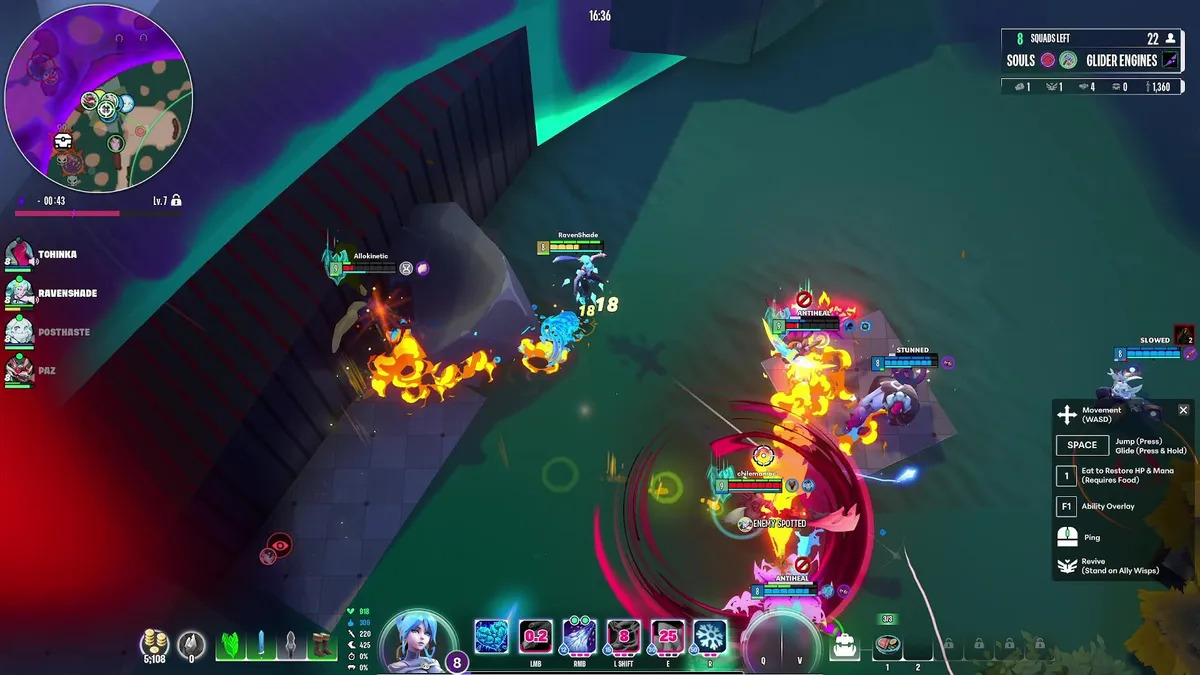Click the blue-haired hero portrait
This screenshot has height=675, width=1200.
pyautogui.click(x=418, y=640)
